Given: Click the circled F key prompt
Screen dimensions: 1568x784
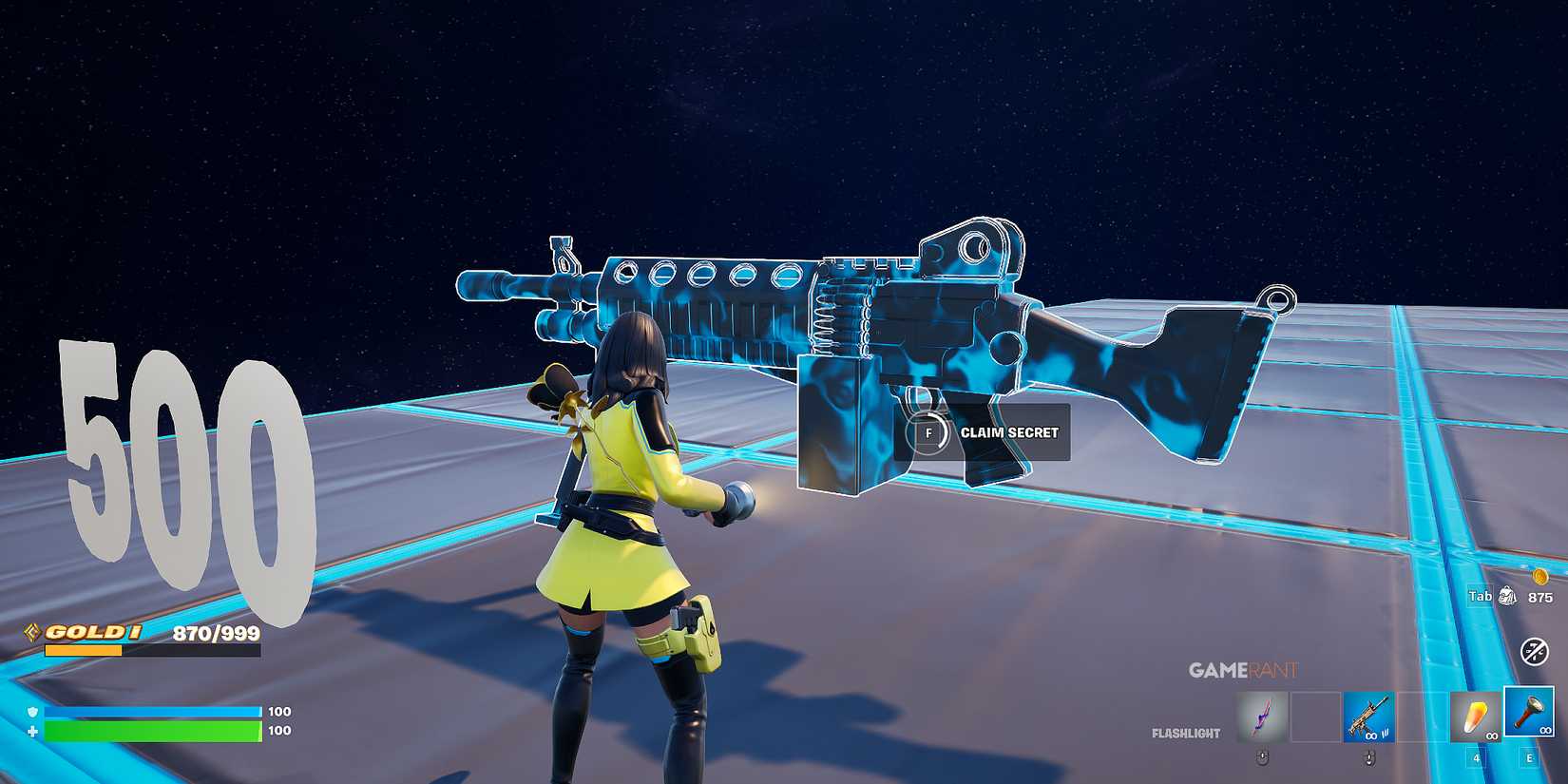Looking at the screenshot, I should click(928, 431).
